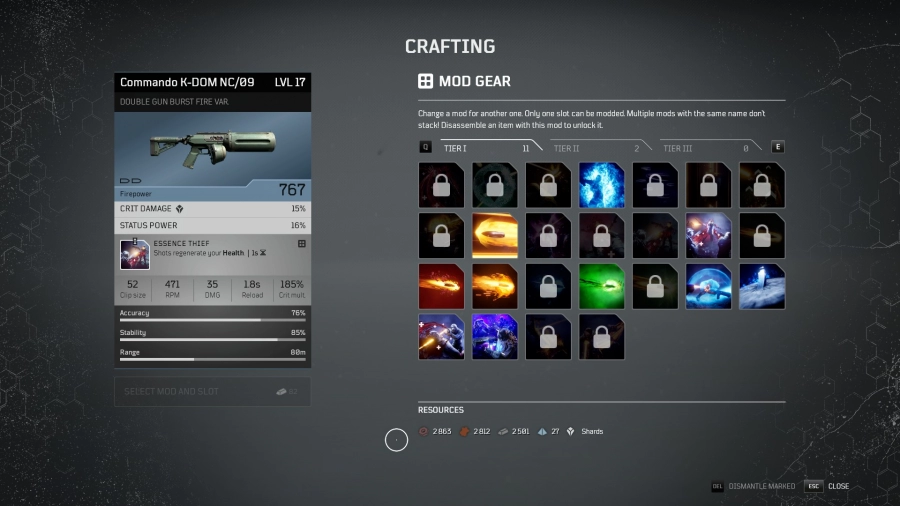Screen dimensions: 900x506
Task: Select the green toxic bullet mod
Action: (x=601, y=287)
